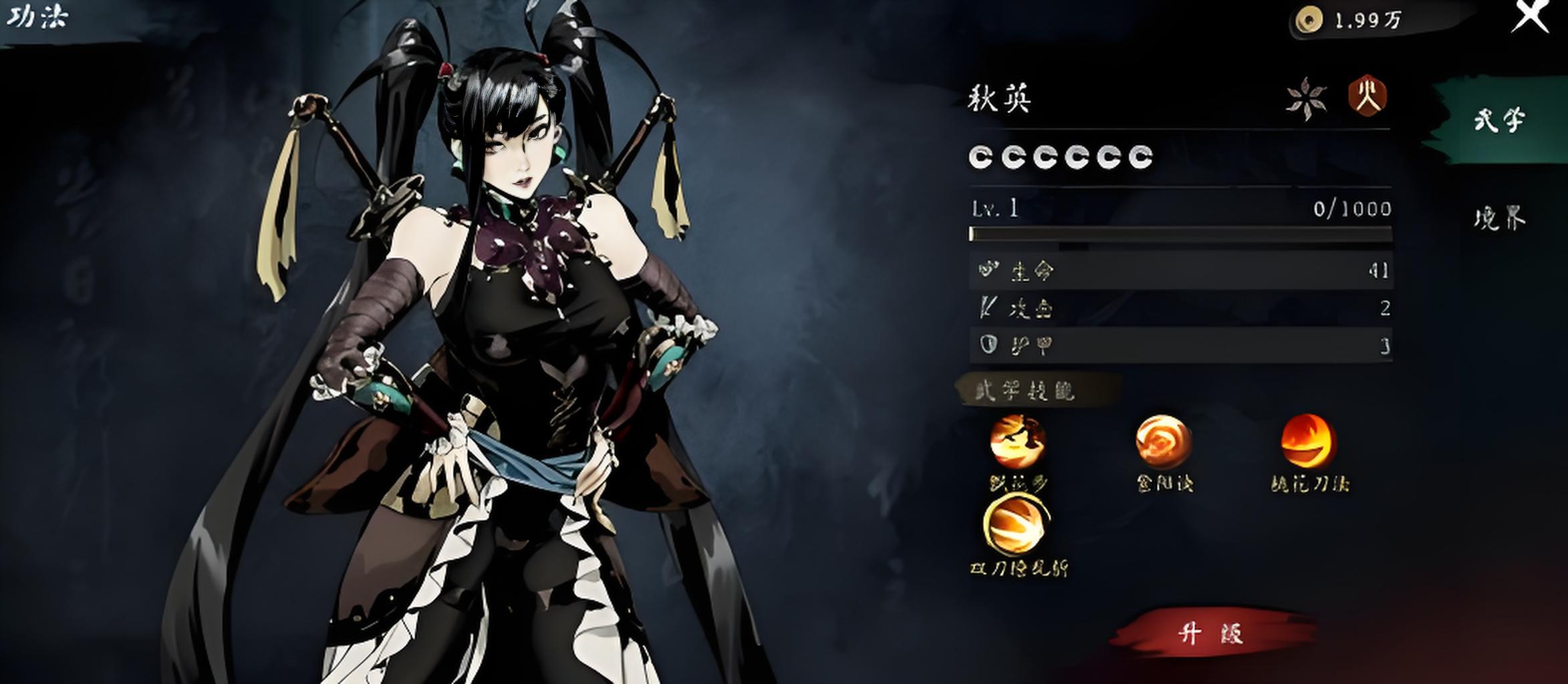This screenshot has width=1568, height=684.
Task: Choose the swirl skill icon in the middle
Action: (1163, 441)
